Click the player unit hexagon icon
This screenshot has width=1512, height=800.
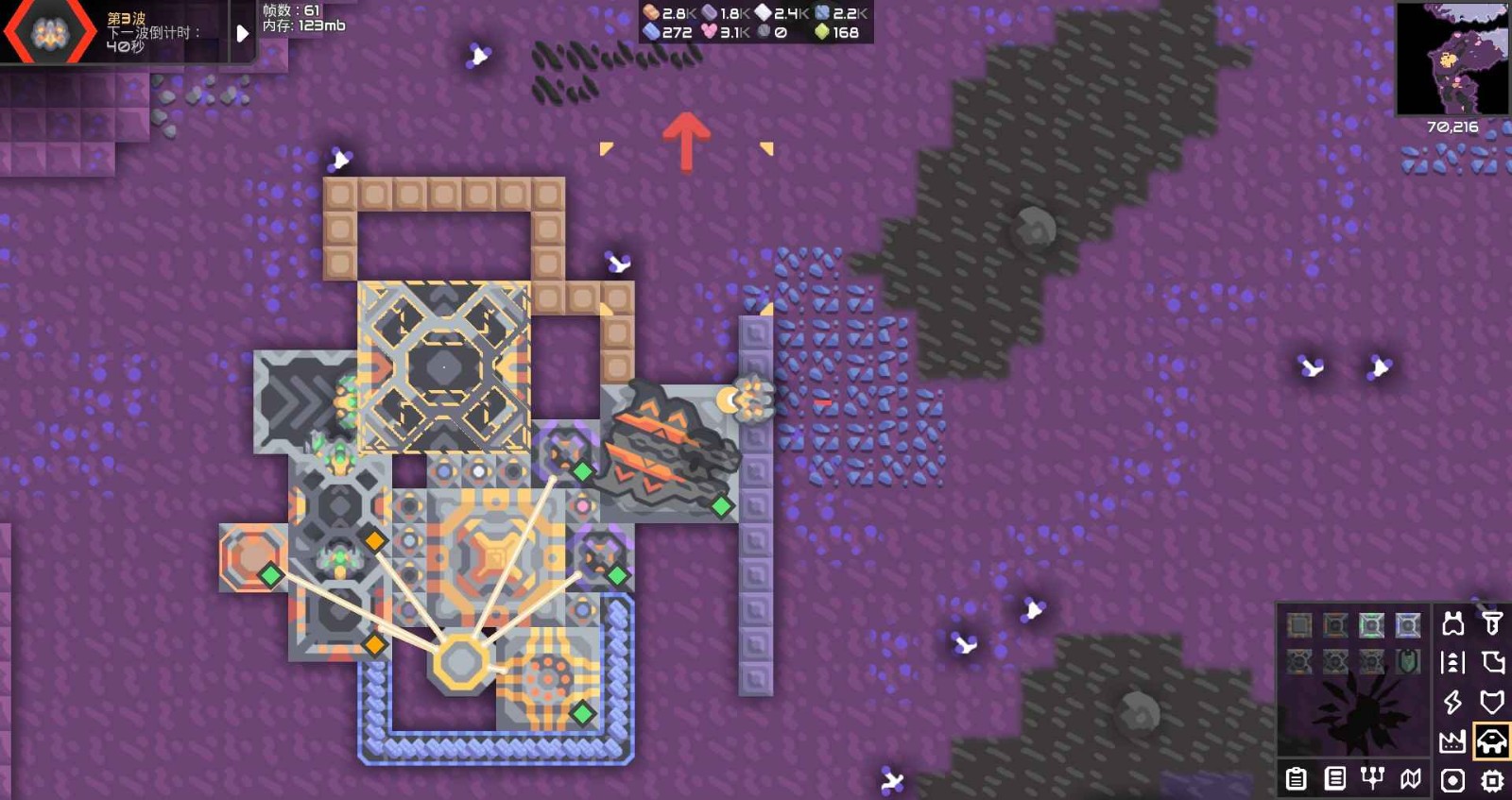tap(49, 33)
